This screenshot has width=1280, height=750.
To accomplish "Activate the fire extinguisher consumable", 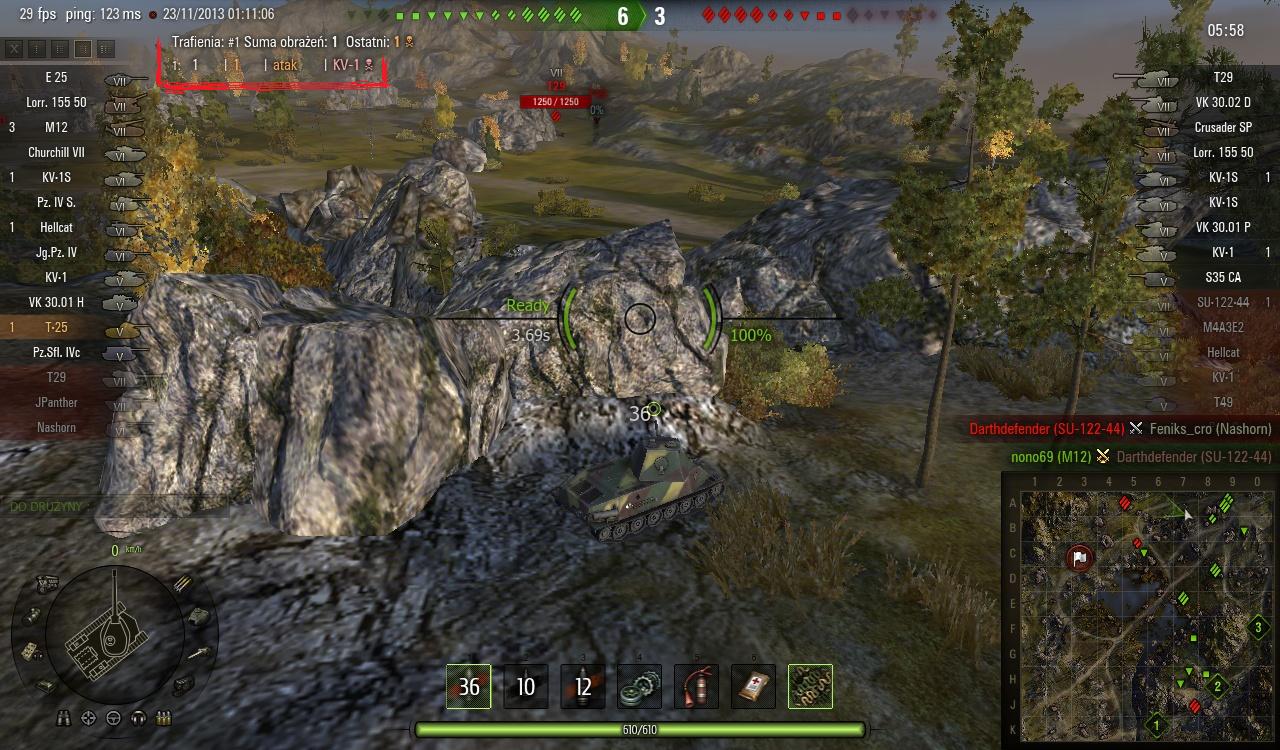I will (696, 687).
